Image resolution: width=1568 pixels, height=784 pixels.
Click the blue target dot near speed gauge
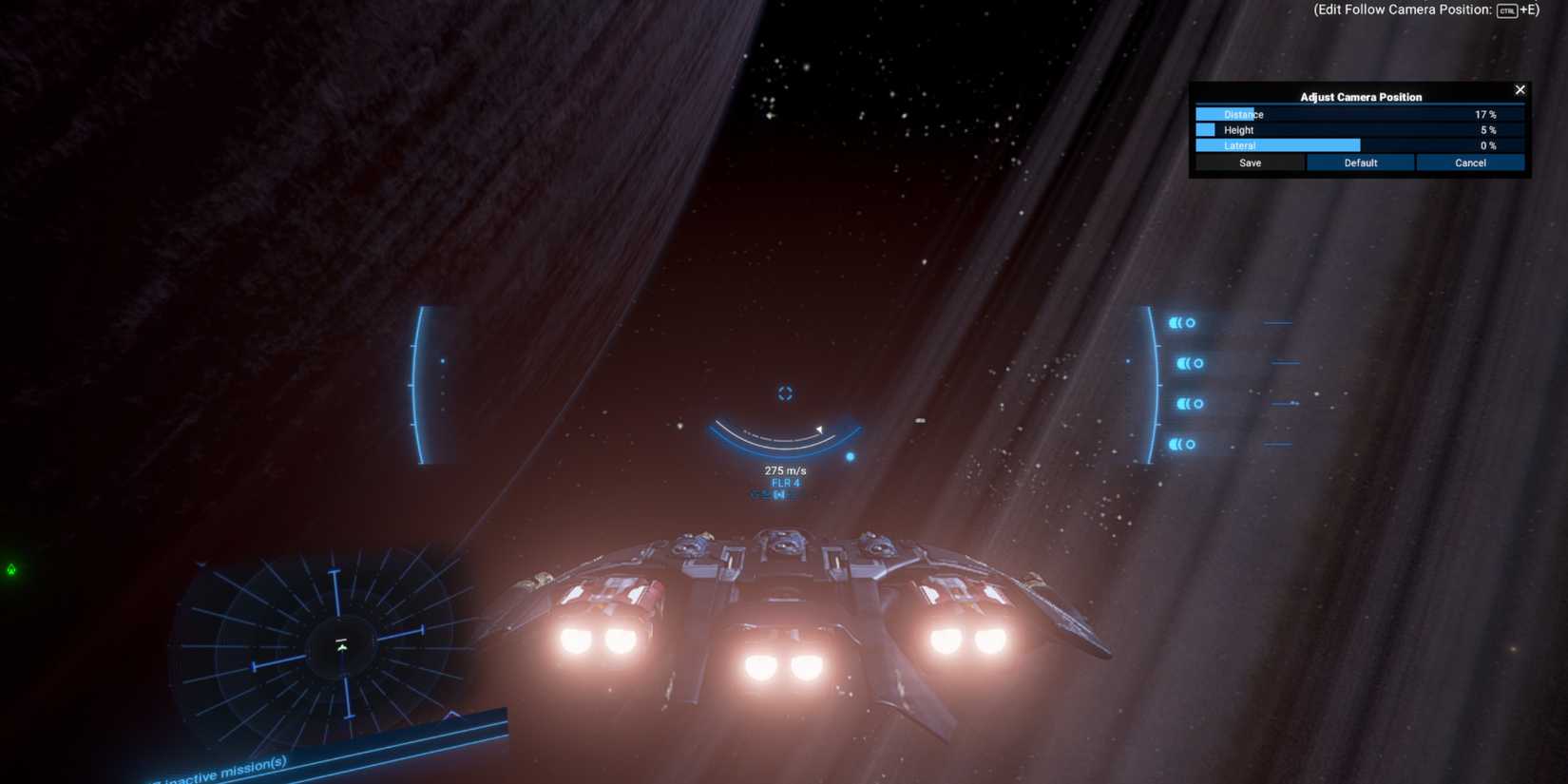[849, 456]
